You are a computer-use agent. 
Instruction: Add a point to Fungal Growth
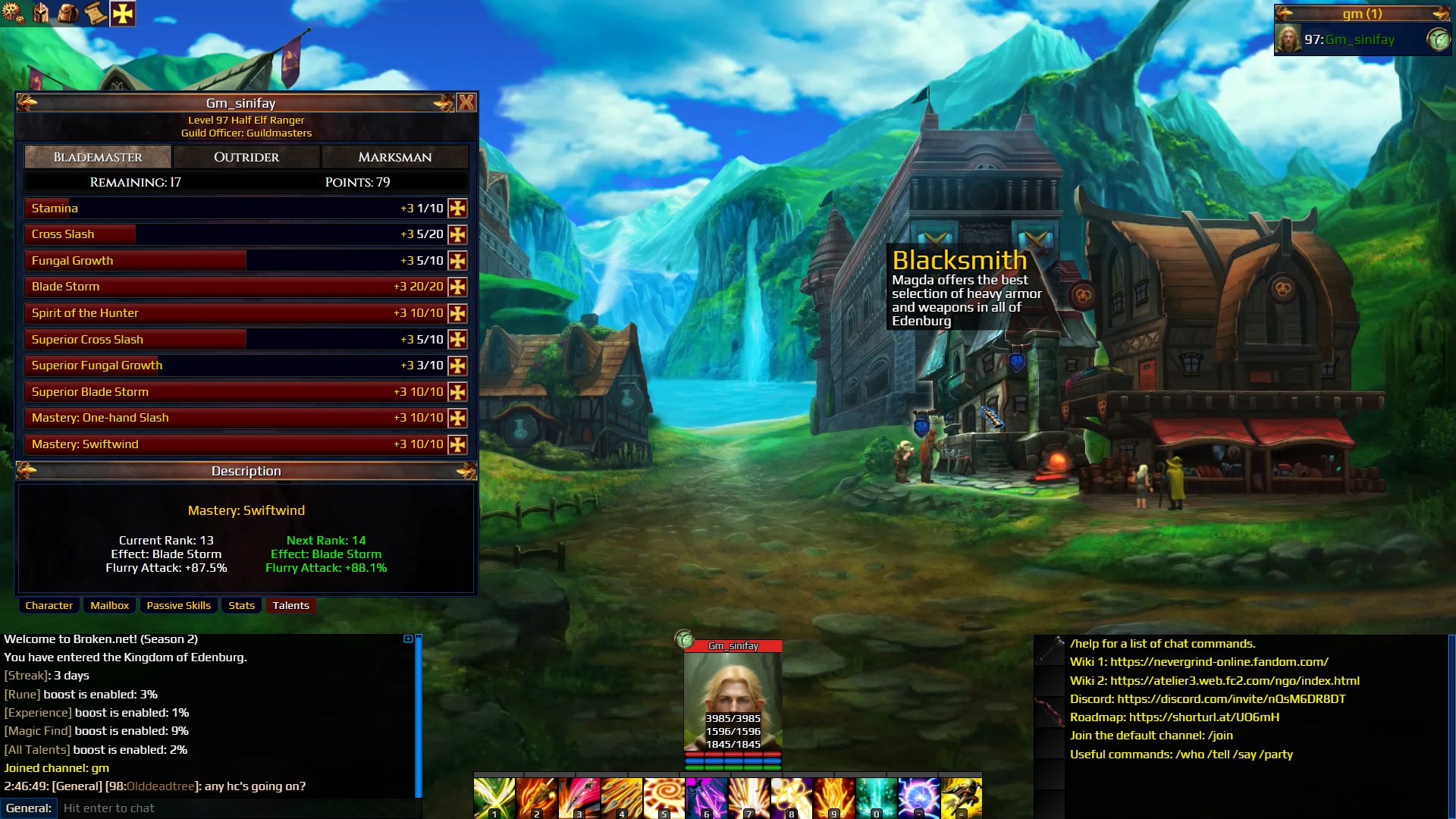click(x=457, y=261)
